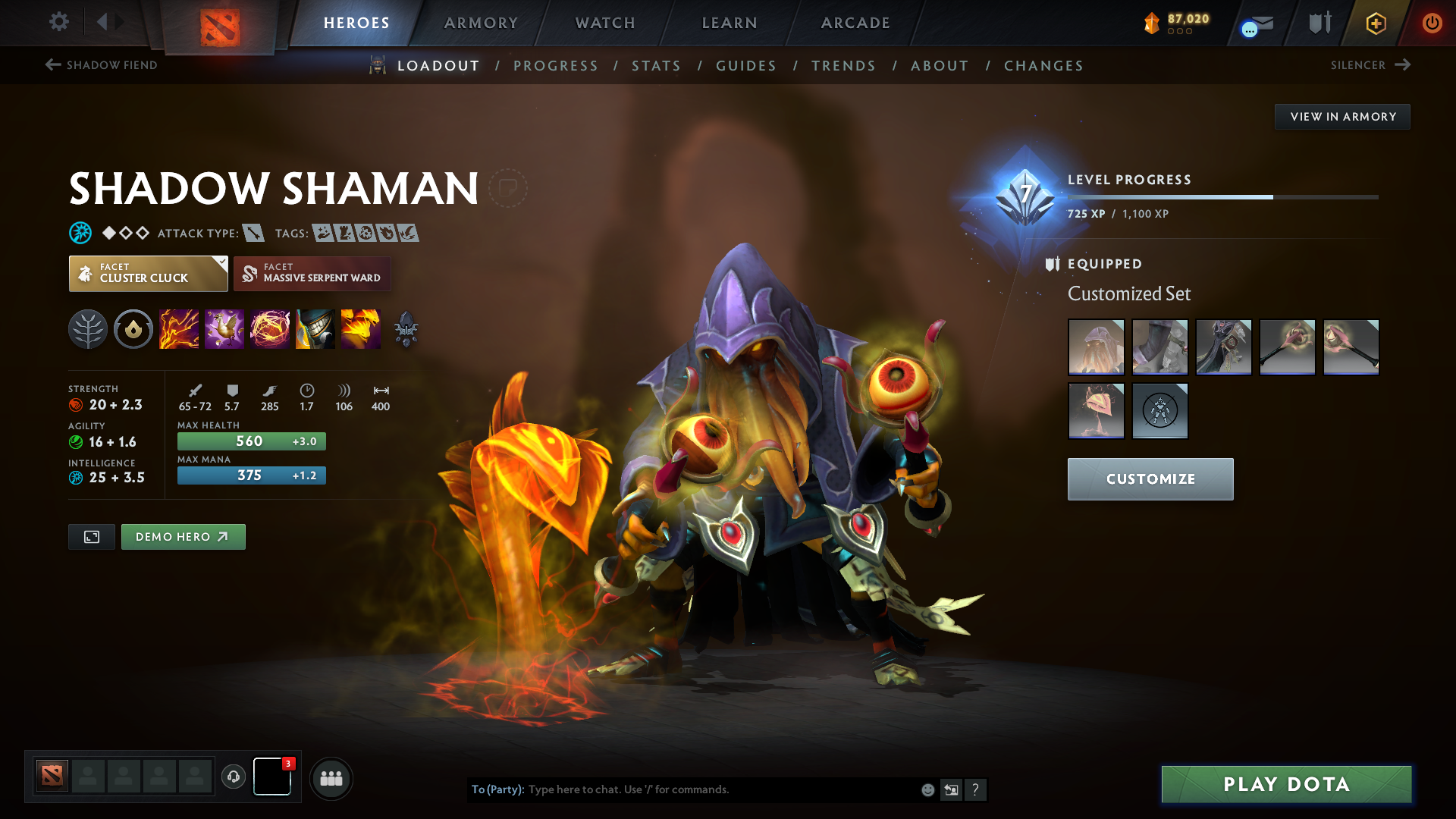The width and height of the screenshot is (1456, 819).
Task: Click the power button to exit Dota
Action: [x=1433, y=23]
